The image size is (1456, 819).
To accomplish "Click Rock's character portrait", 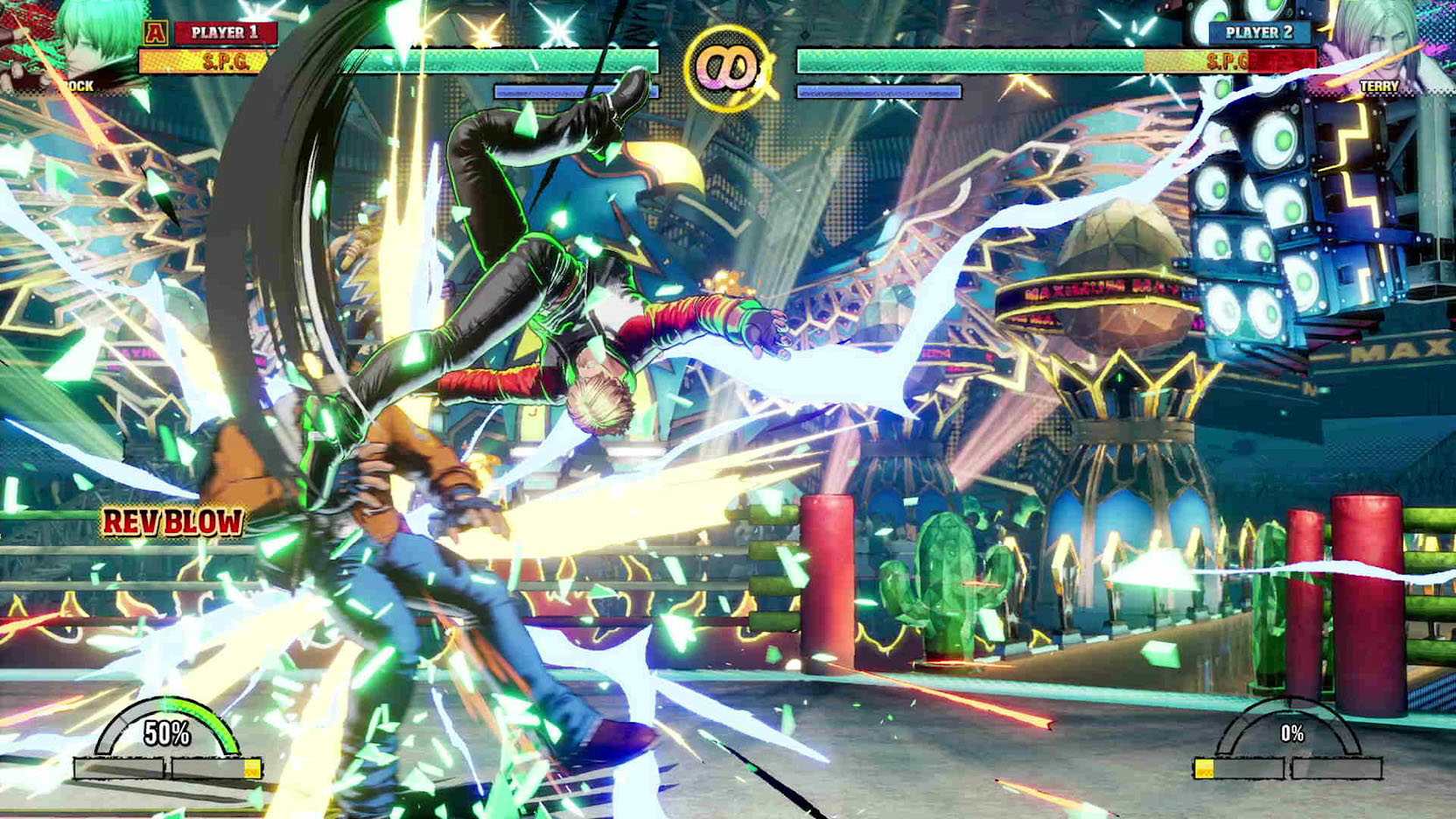I will [87, 44].
